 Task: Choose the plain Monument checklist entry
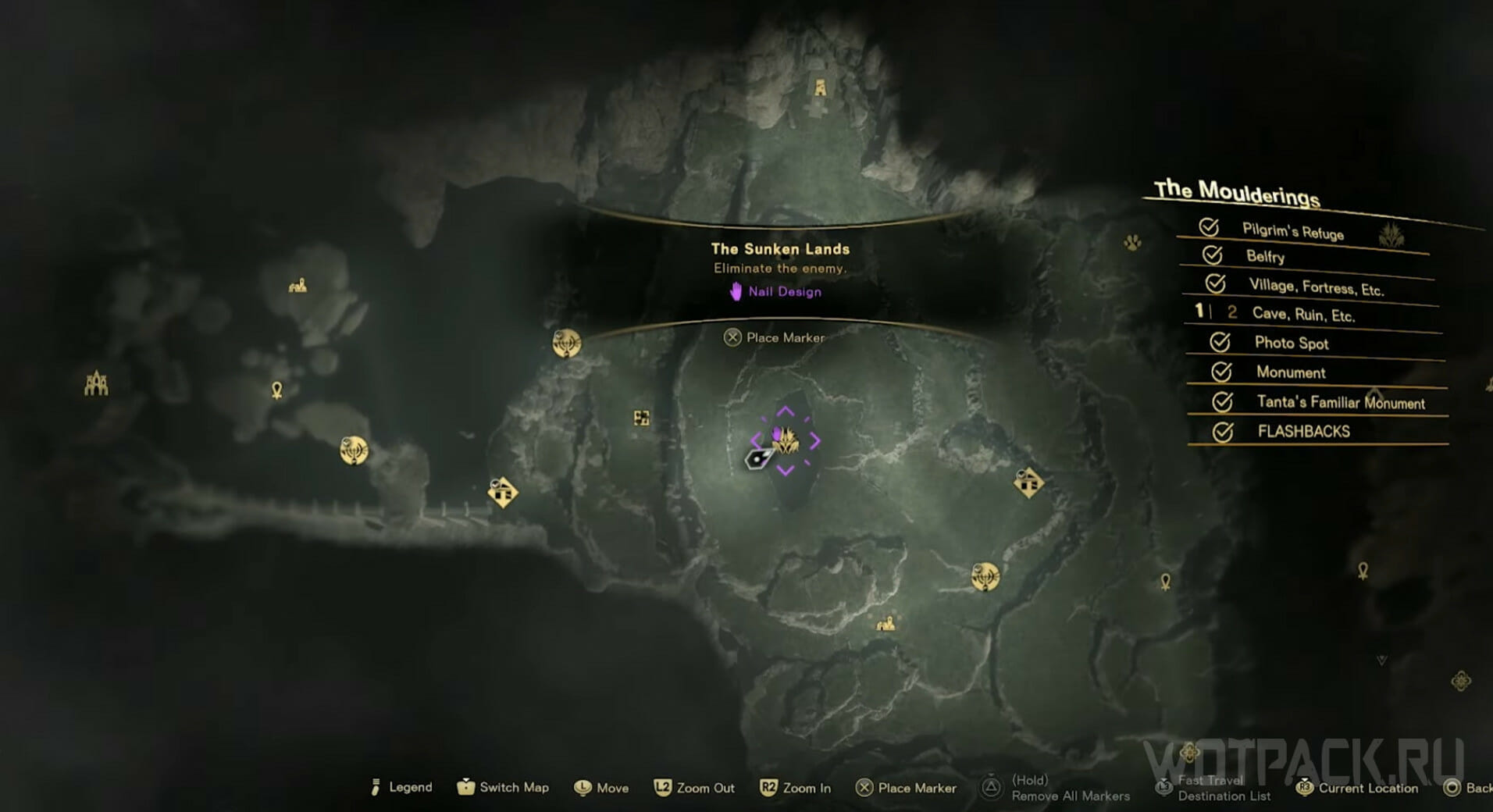[x=1291, y=372]
